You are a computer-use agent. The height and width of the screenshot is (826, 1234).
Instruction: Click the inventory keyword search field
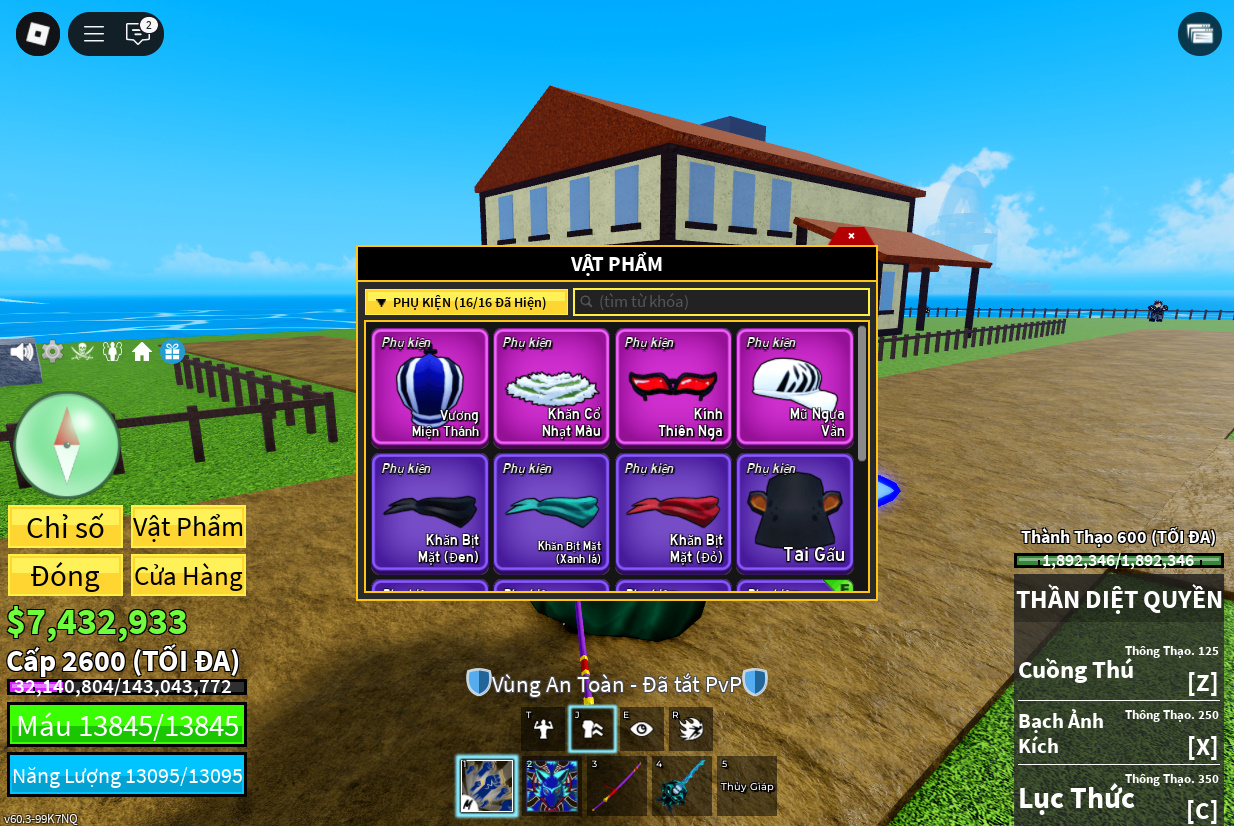[721, 302]
